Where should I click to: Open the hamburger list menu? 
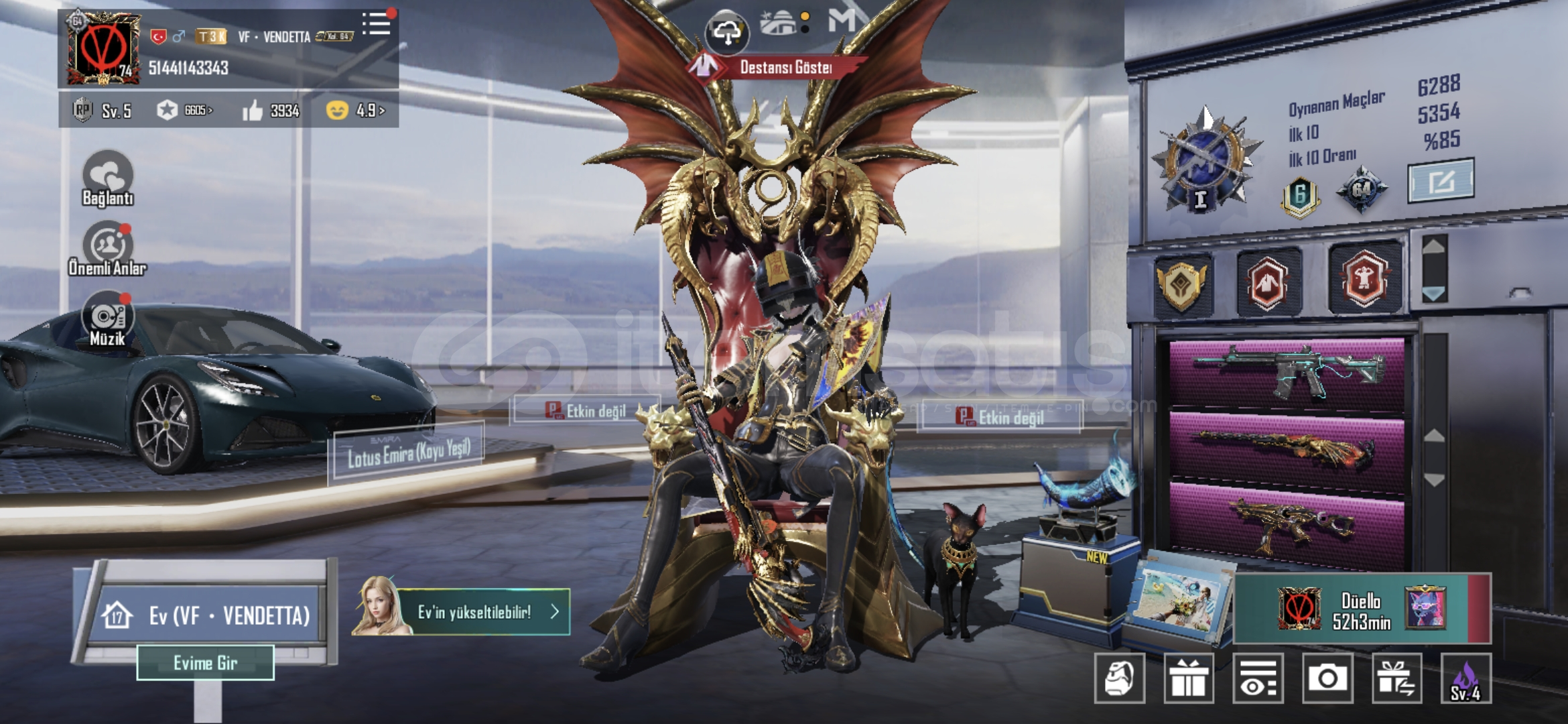(x=376, y=24)
